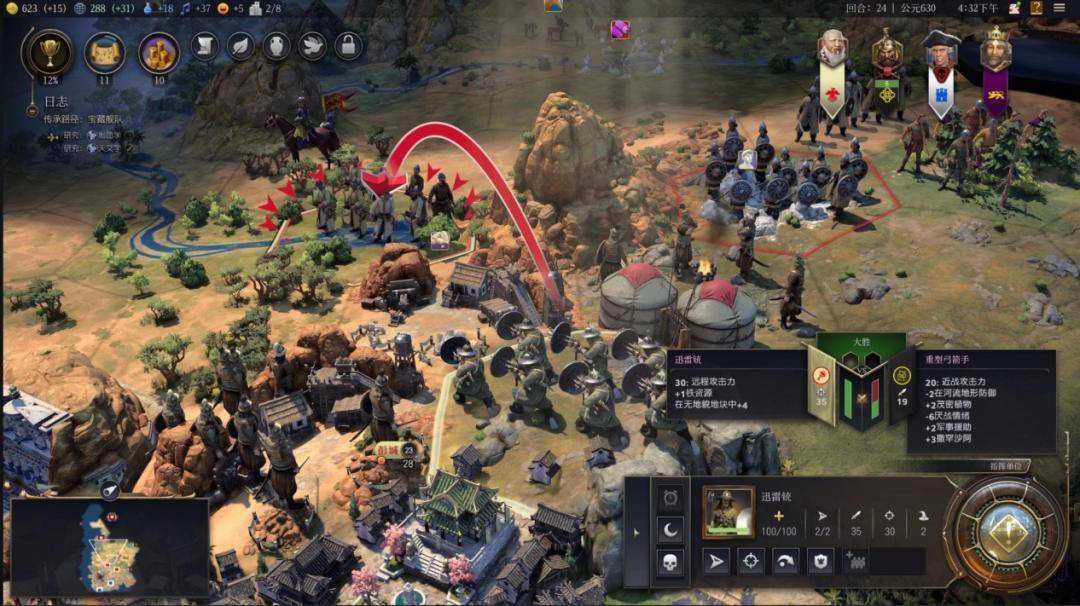Viewport: 1080px width, 606px height.
Task: Put unit to sleep with moon button
Action: [670, 529]
